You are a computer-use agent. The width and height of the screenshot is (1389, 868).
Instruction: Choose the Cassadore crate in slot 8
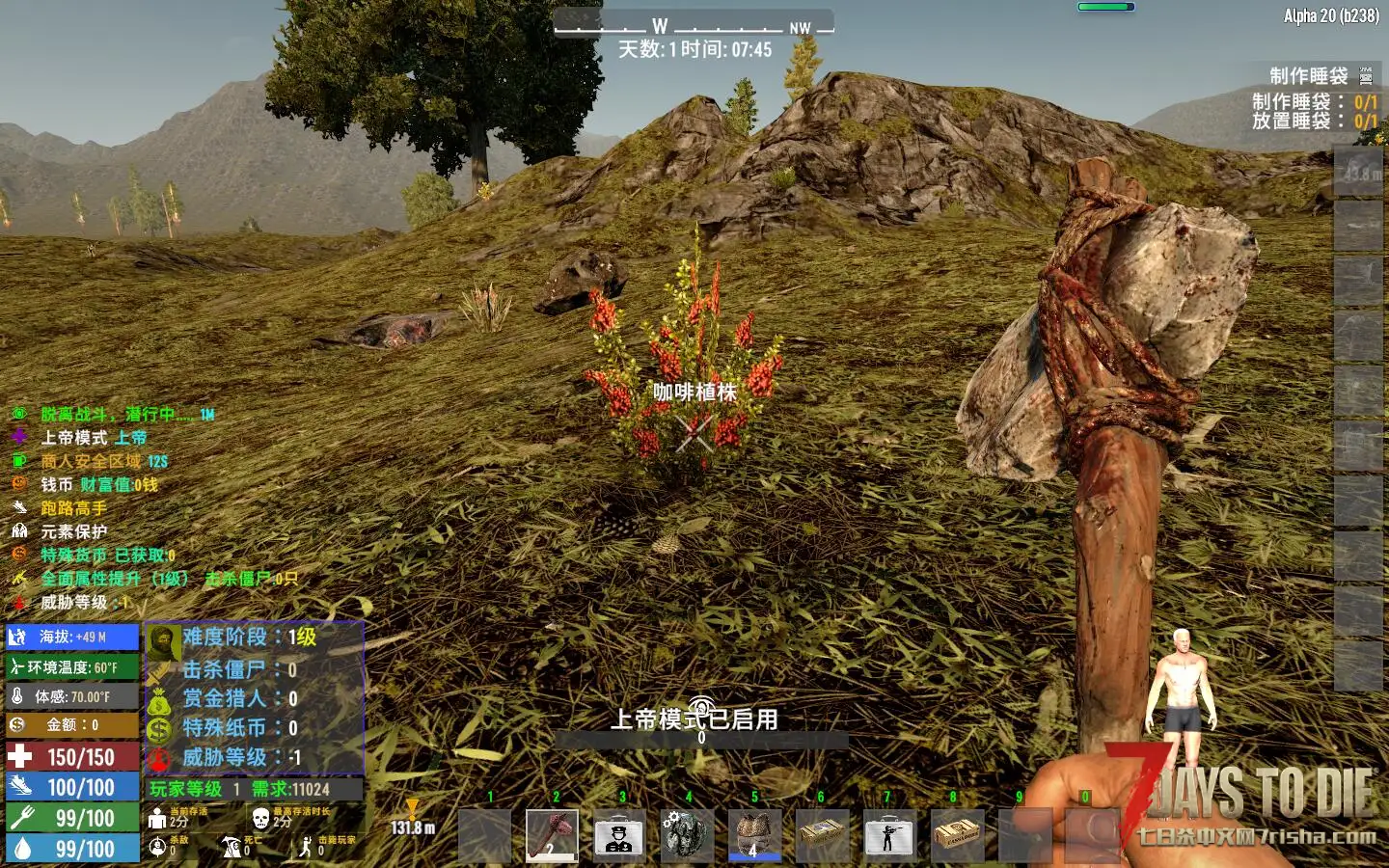pos(956,835)
